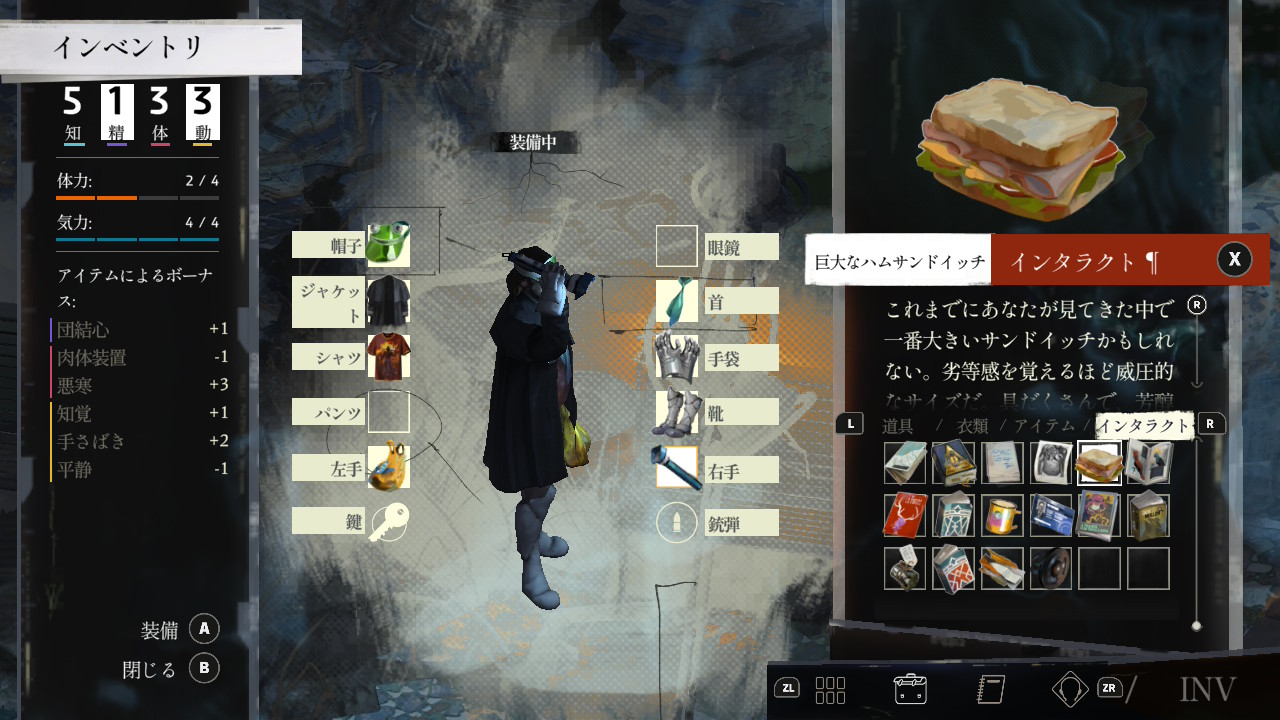Open the six-square skills grid icon
Image resolution: width=1280 pixels, height=720 pixels.
[831, 688]
